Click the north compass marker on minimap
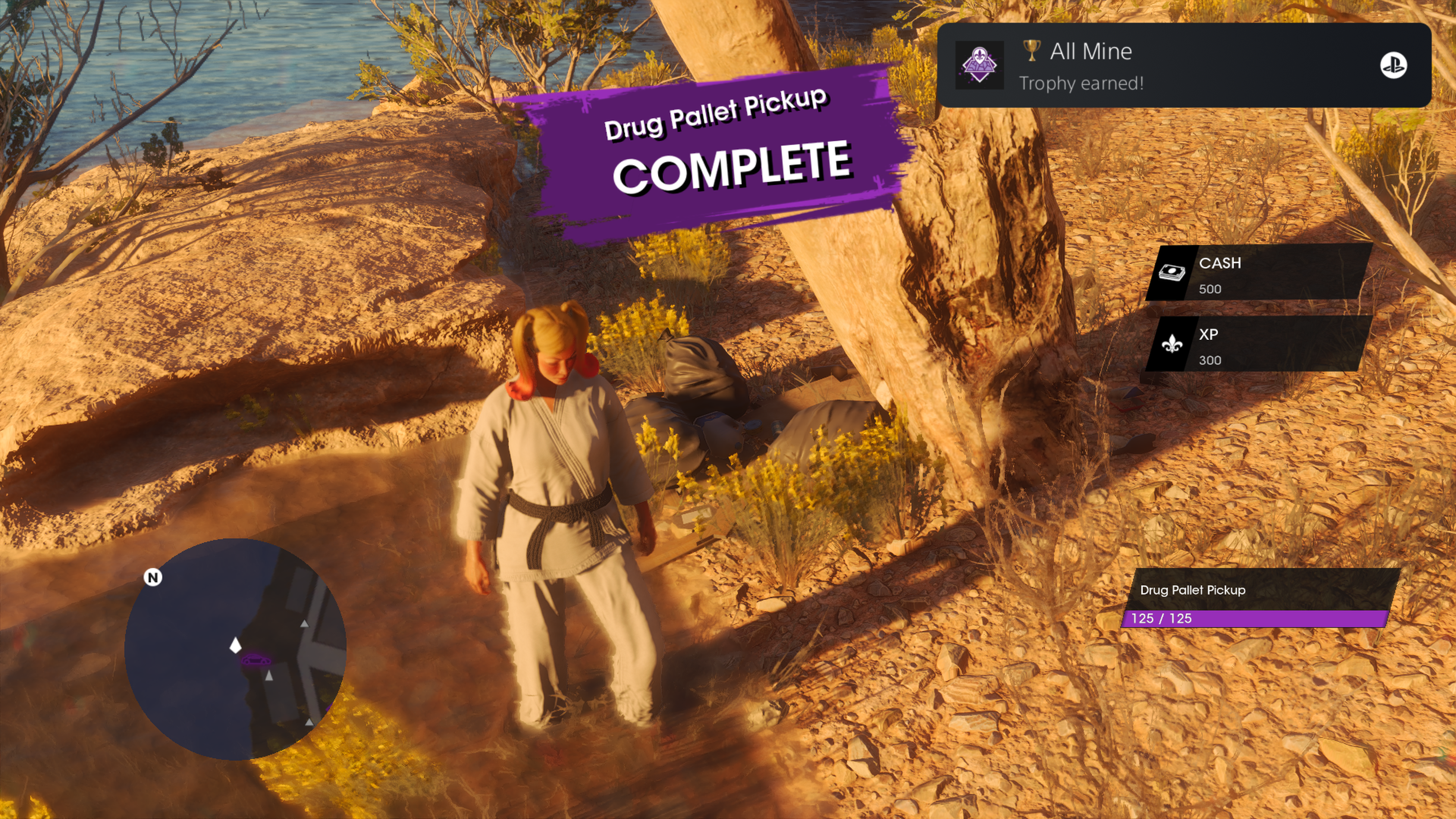 (152, 577)
